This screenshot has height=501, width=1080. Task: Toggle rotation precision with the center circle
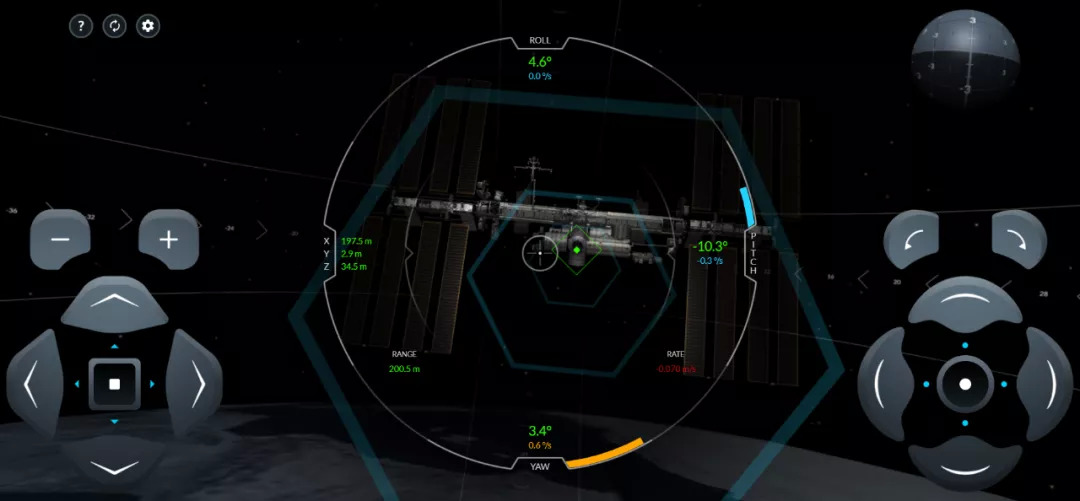click(965, 384)
